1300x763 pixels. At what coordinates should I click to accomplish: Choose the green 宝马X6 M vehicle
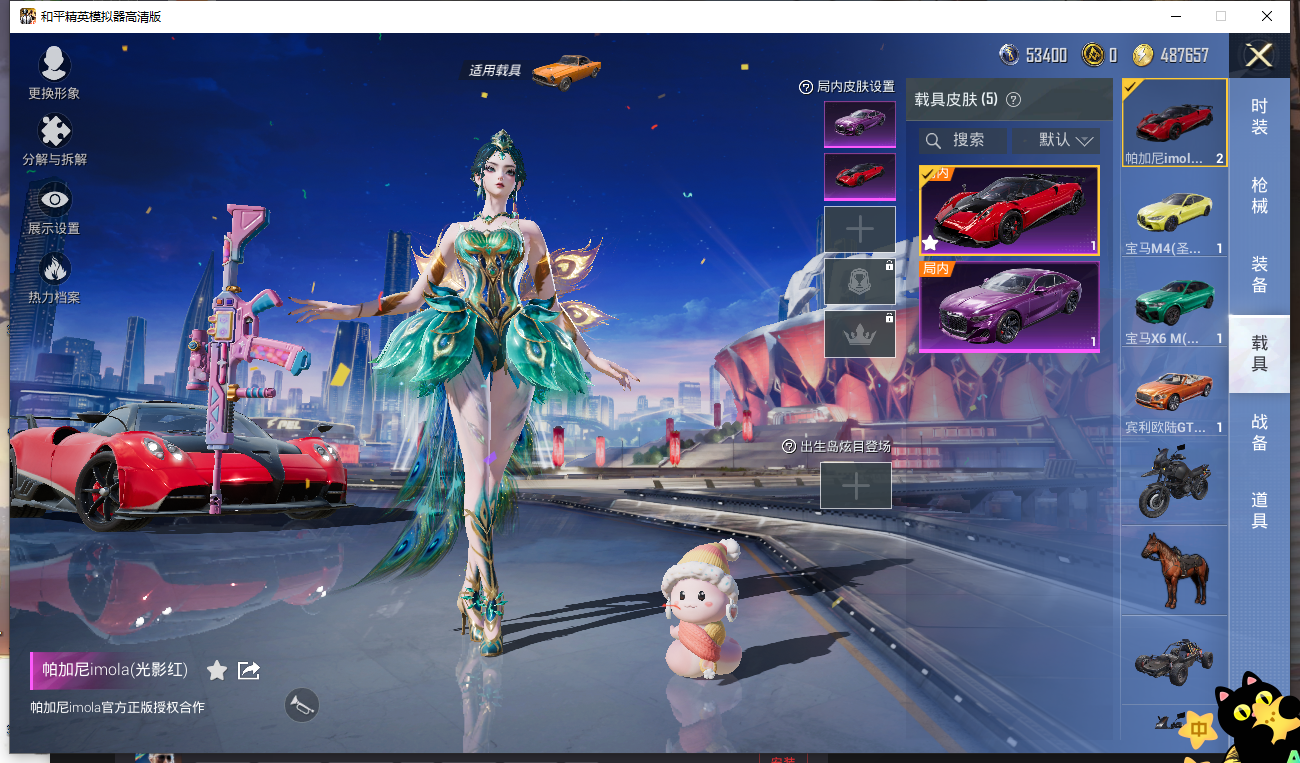[x=1175, y=307]
